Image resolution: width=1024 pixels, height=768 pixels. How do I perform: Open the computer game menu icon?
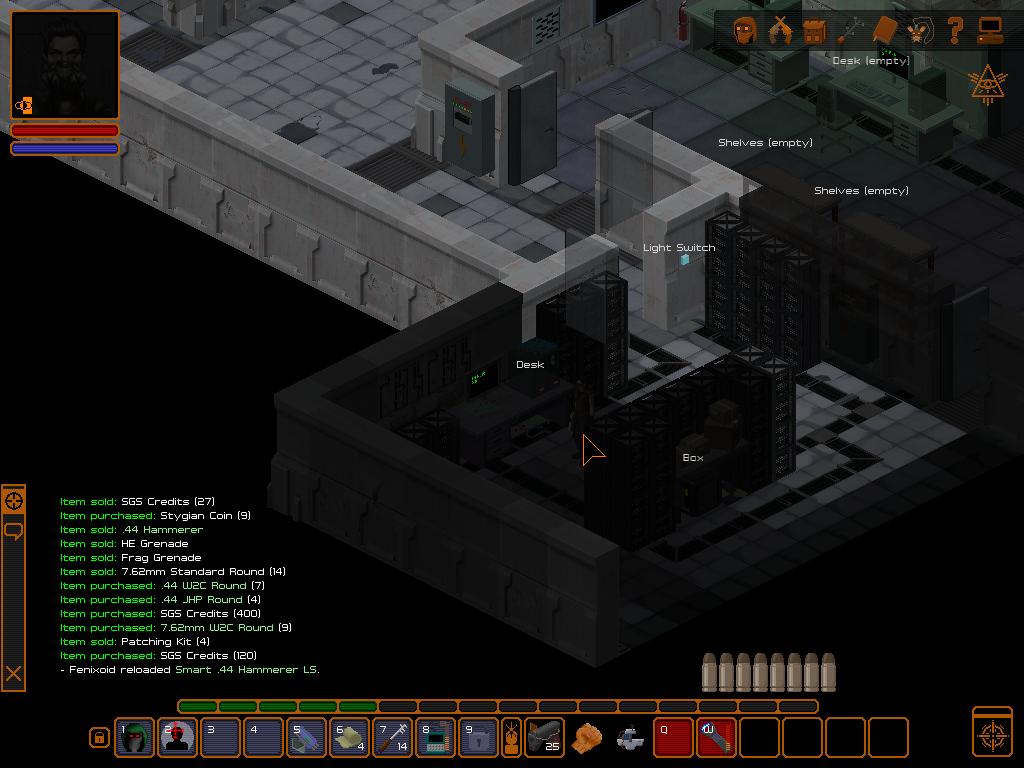989,31
